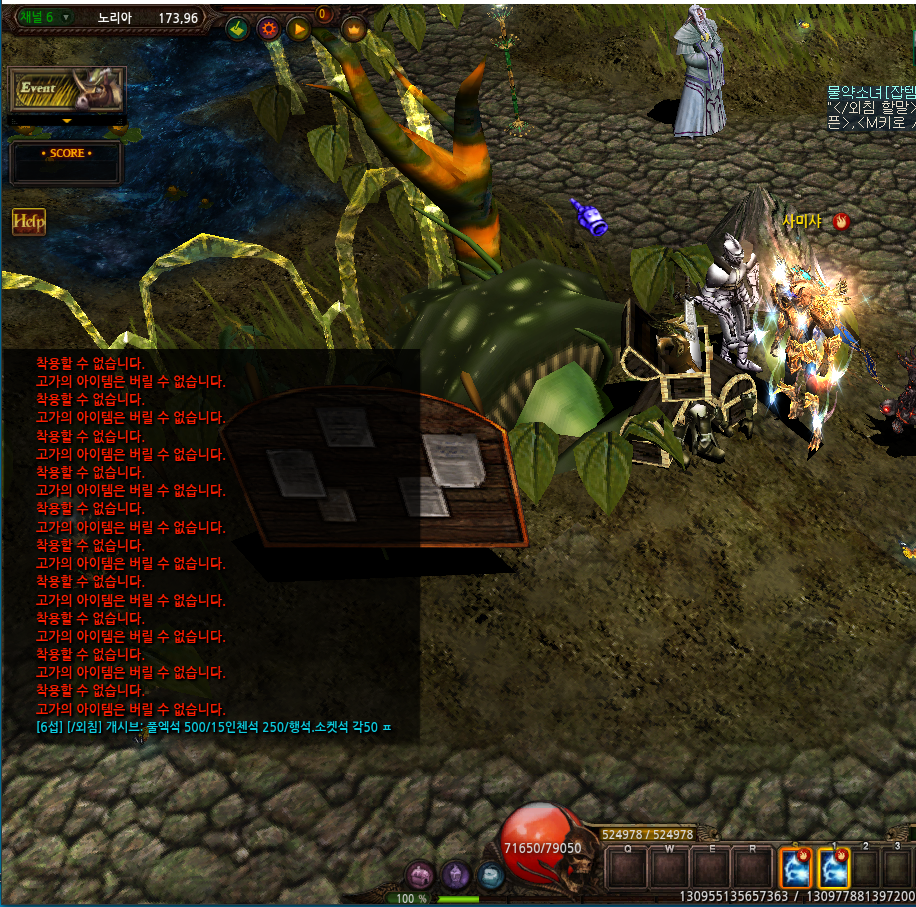Open the gold crown icon menu
This screenshot has height=907, width=916.
point(354,29)
